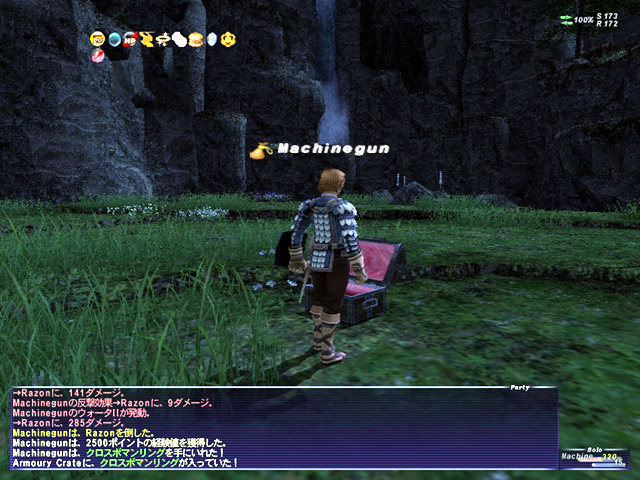The width and height of the screenshot is (640, 480).
Task: Click the blue orb status effect icon
Action: coord(114,39)
